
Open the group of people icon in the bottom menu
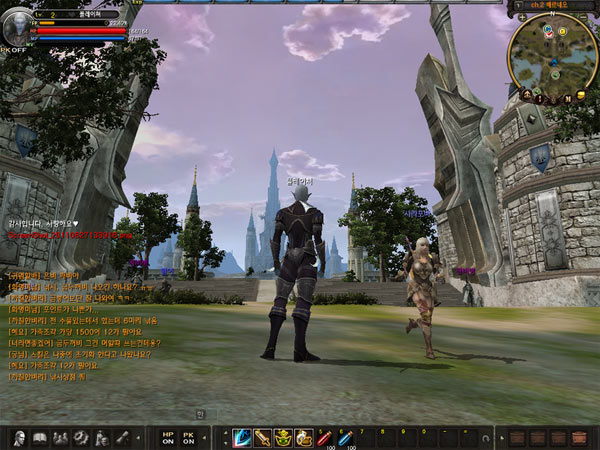[60, 437]
